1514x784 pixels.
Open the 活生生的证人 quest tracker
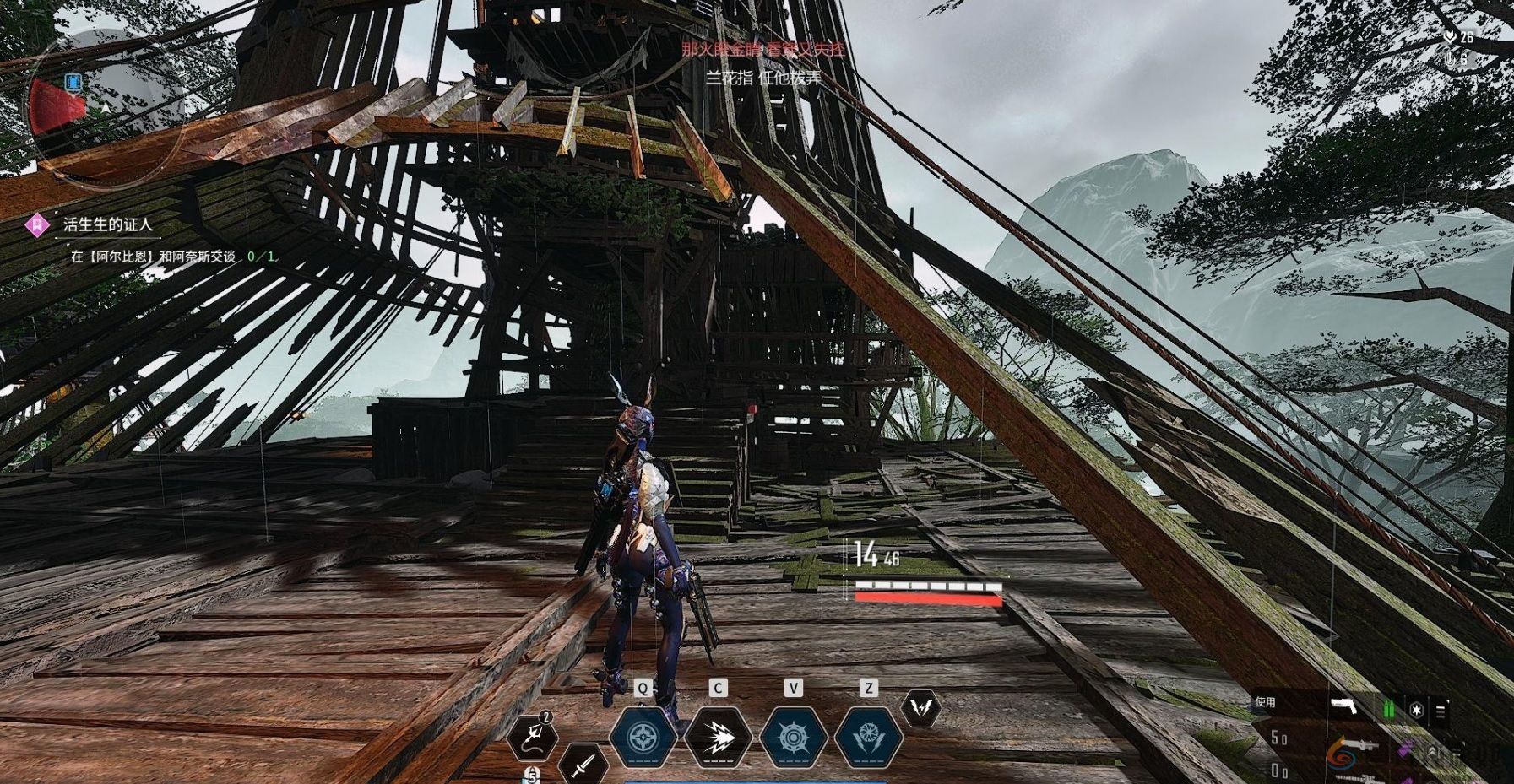pyautogui.click(x=108, y=224)
